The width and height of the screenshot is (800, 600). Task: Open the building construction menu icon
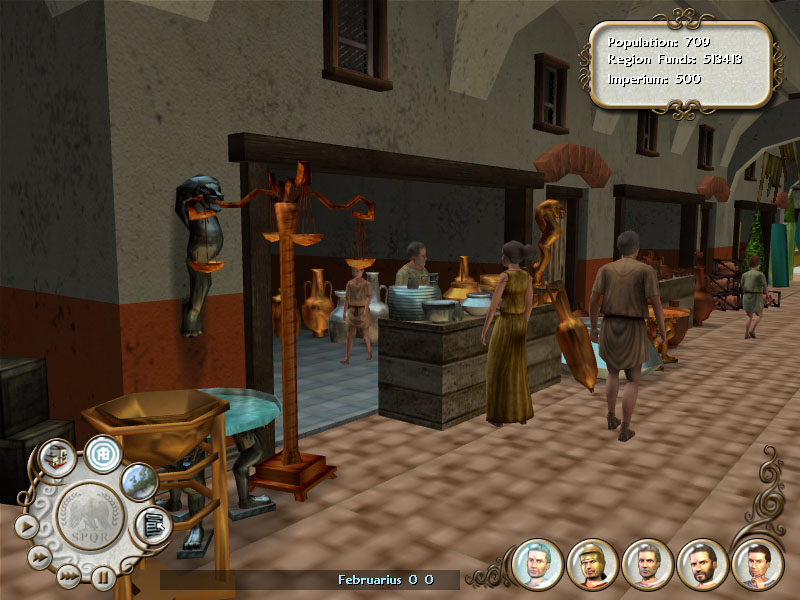[x=59, y=457]
